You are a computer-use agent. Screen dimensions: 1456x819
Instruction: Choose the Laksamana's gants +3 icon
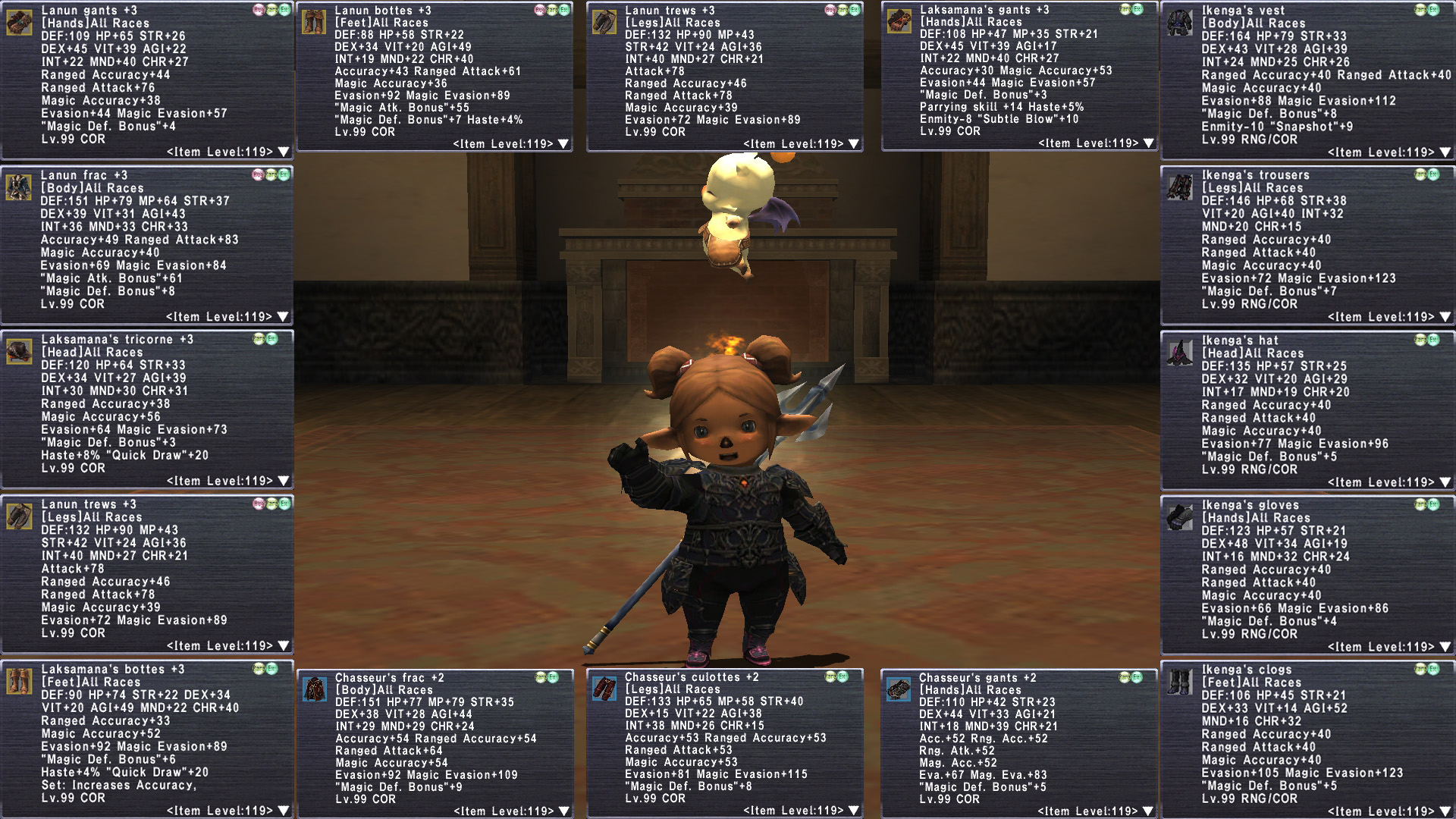899,21
